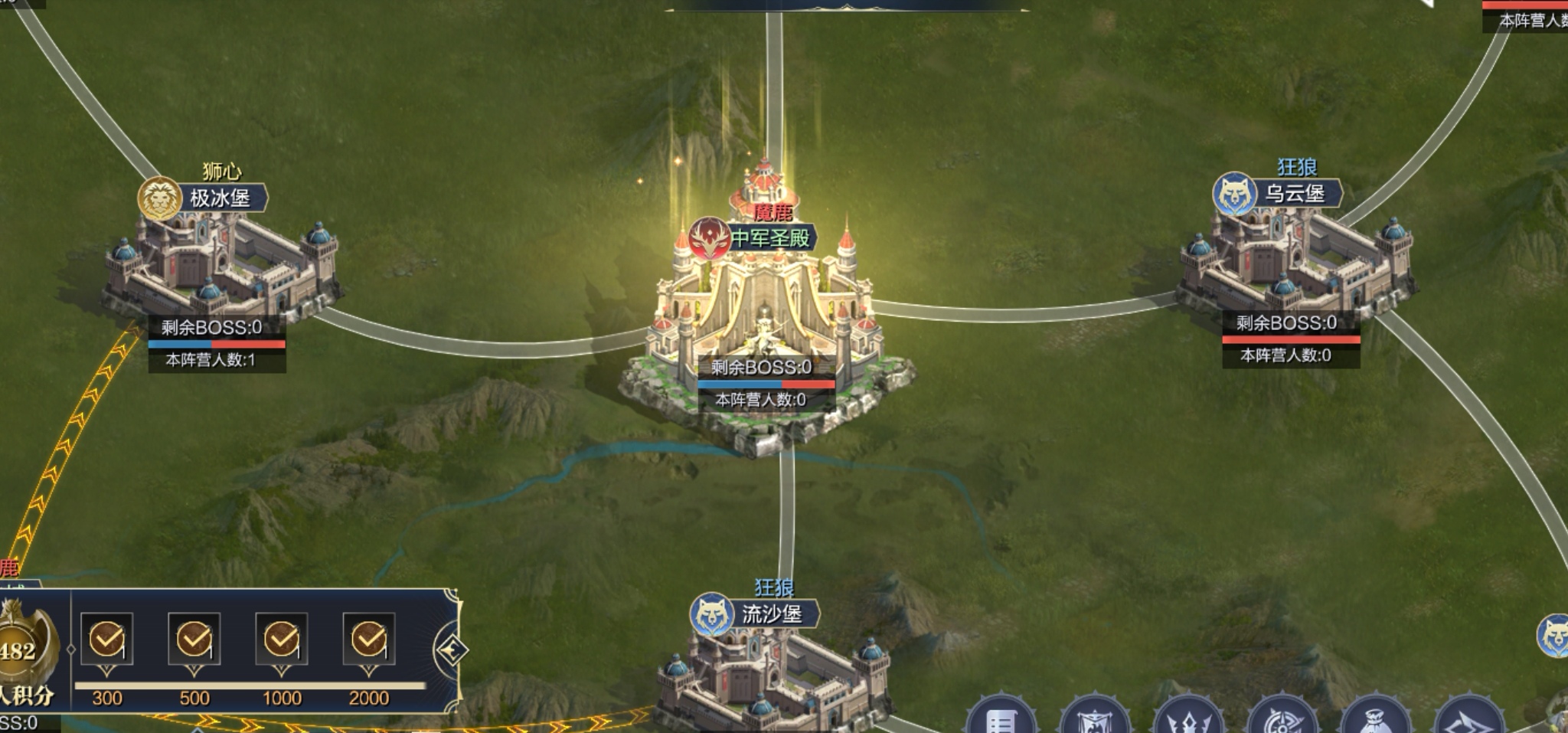Screen dimensions: 1568x733
Task: Open the compass target icon
Action: [x=1282, y=720]
